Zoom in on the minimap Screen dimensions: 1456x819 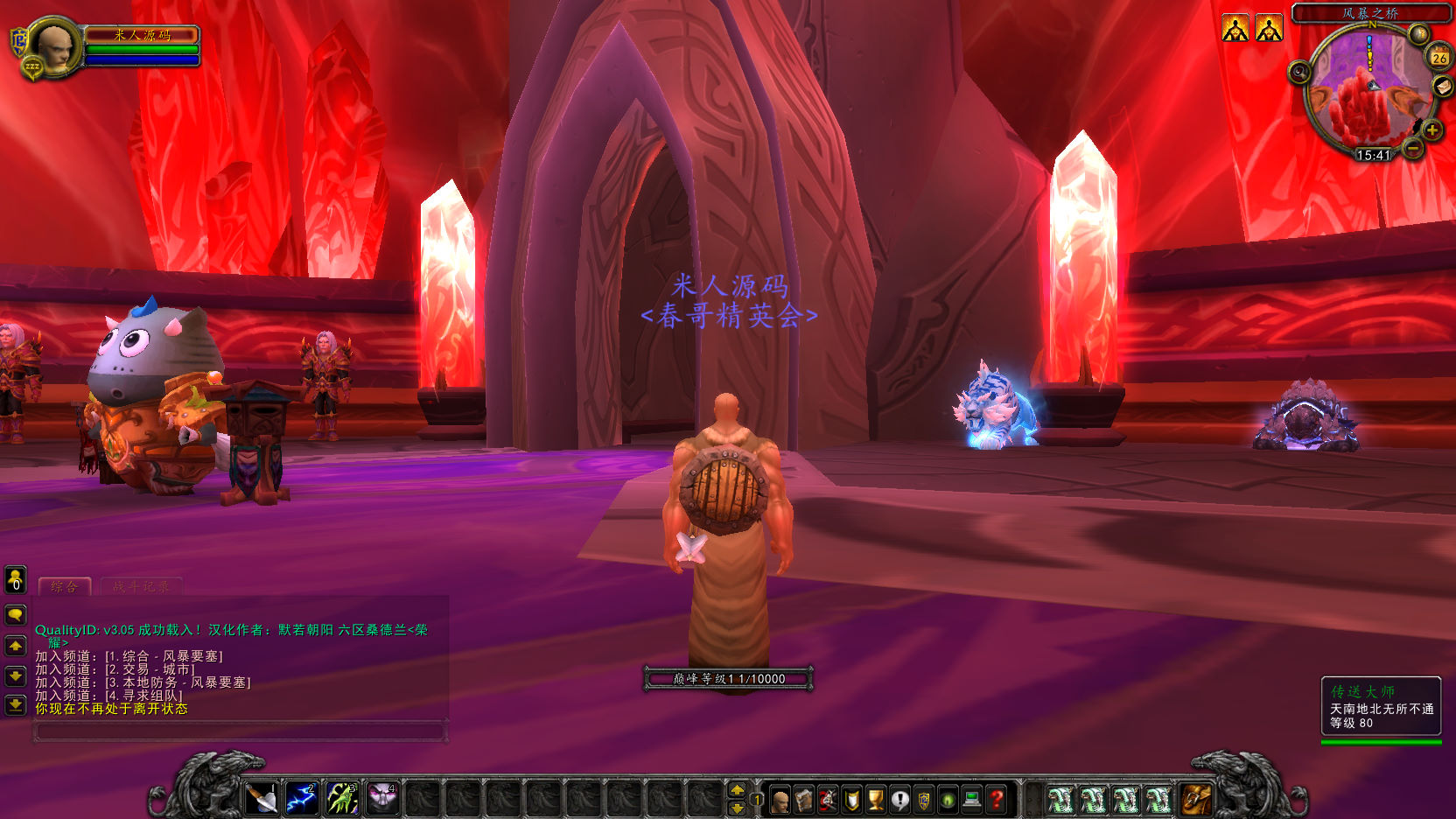click(1432, 130)
